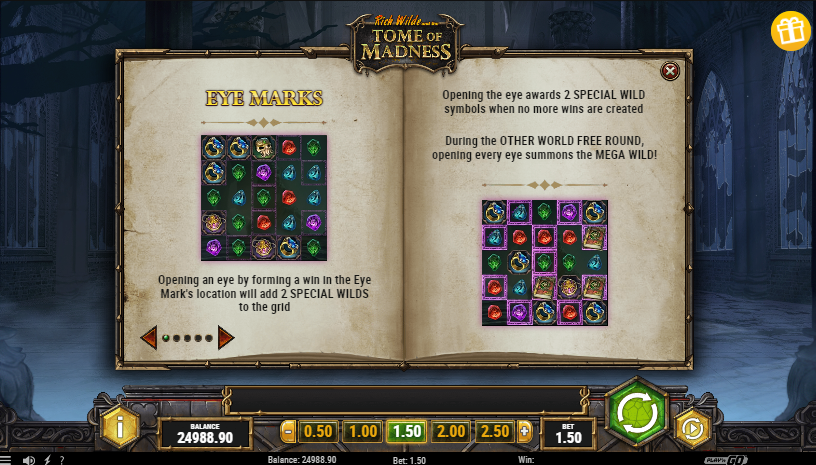
Task: Open the orange gift box promotion
Action: click(790, 31)
